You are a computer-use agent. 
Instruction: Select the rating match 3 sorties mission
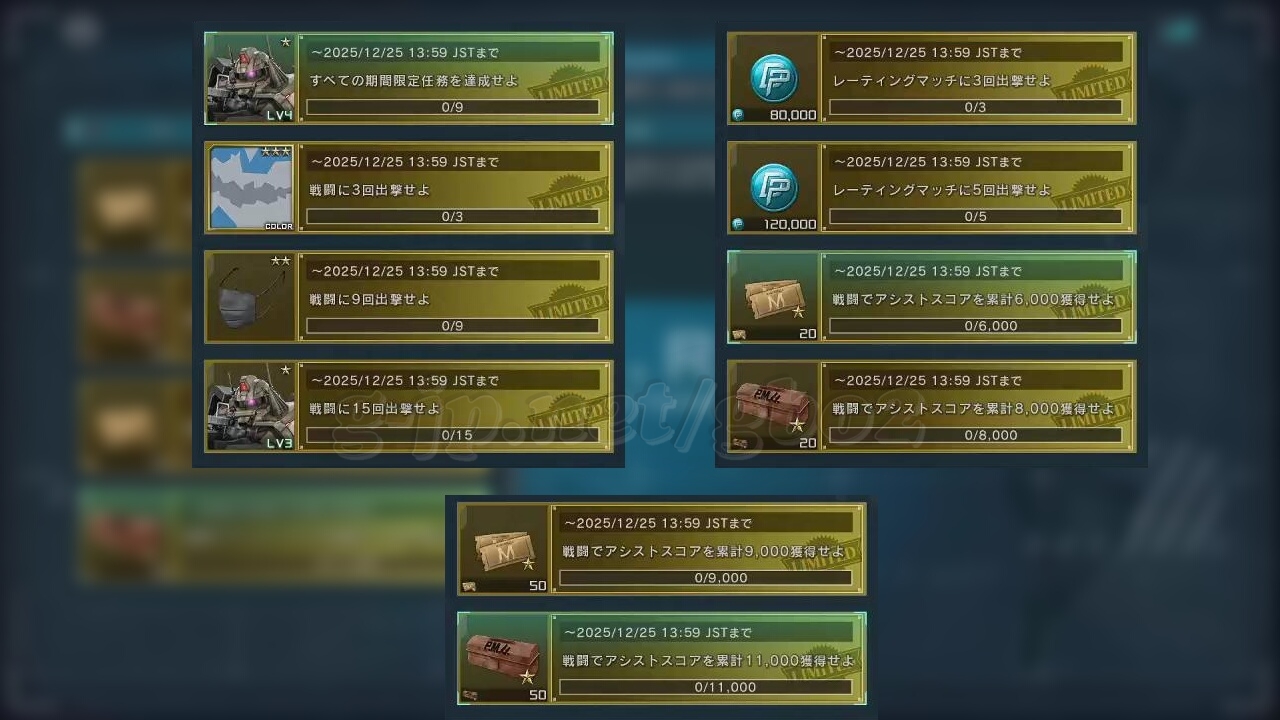point(977,79)
